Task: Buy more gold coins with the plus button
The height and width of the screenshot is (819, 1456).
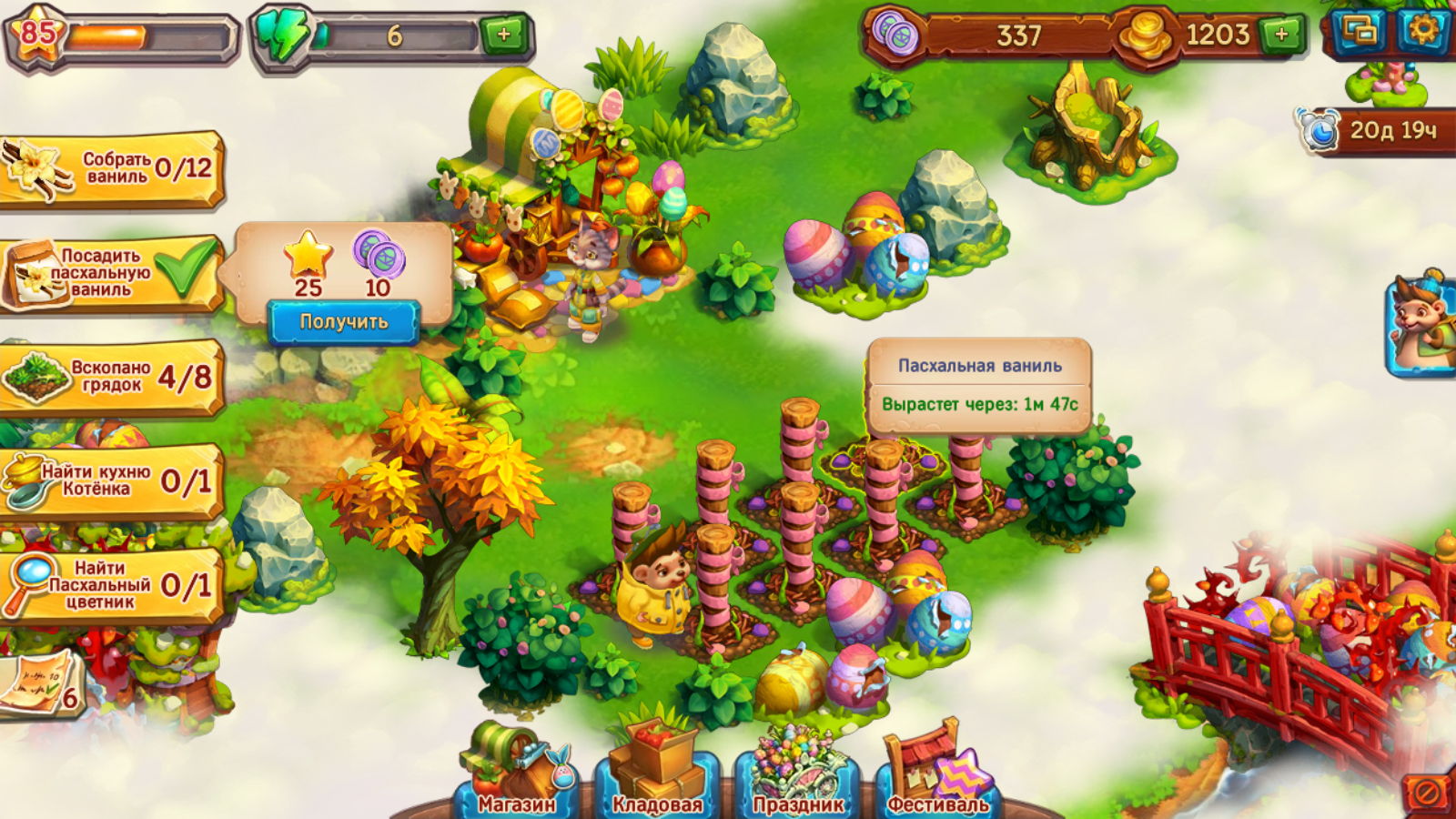Action: pyautogui.click(x=1281, y=35)
